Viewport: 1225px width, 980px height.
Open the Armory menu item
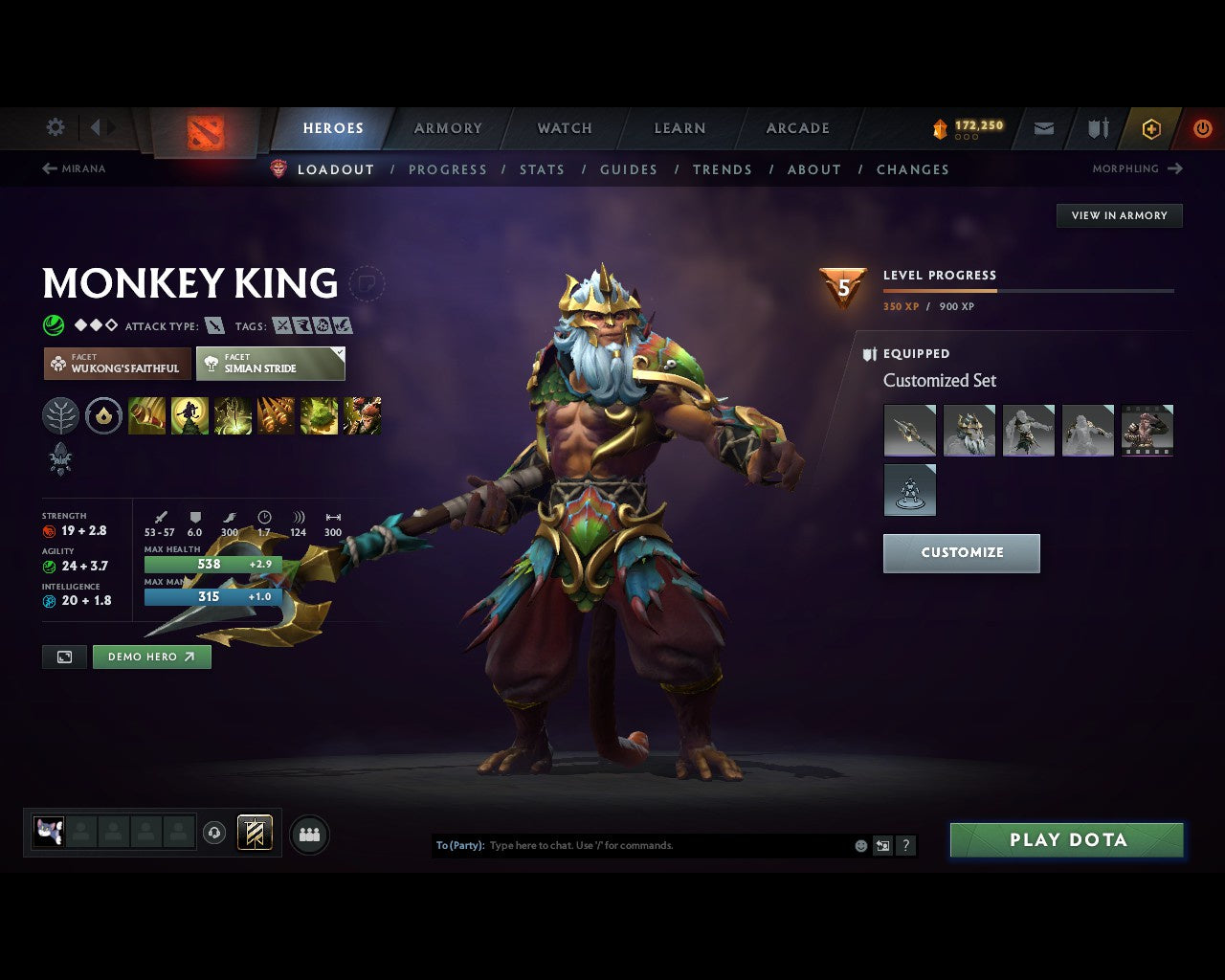447,128
